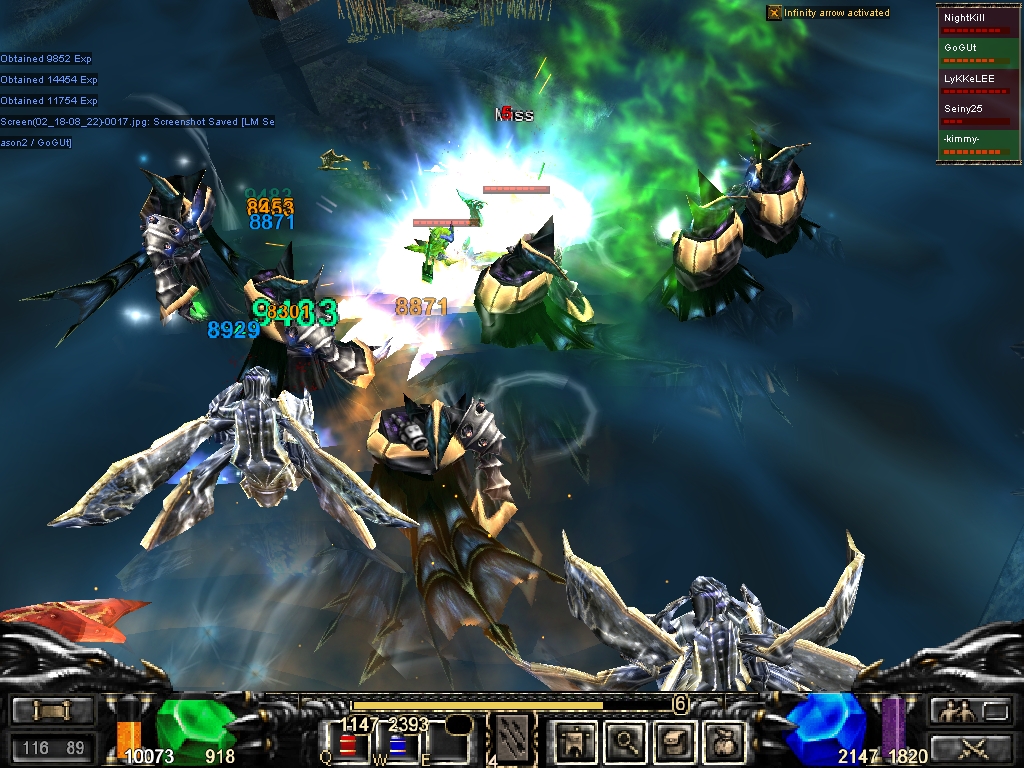This screenshot has width=1024, height=768.
Task: Click the crossed swords button
Action: pos(972,747)
